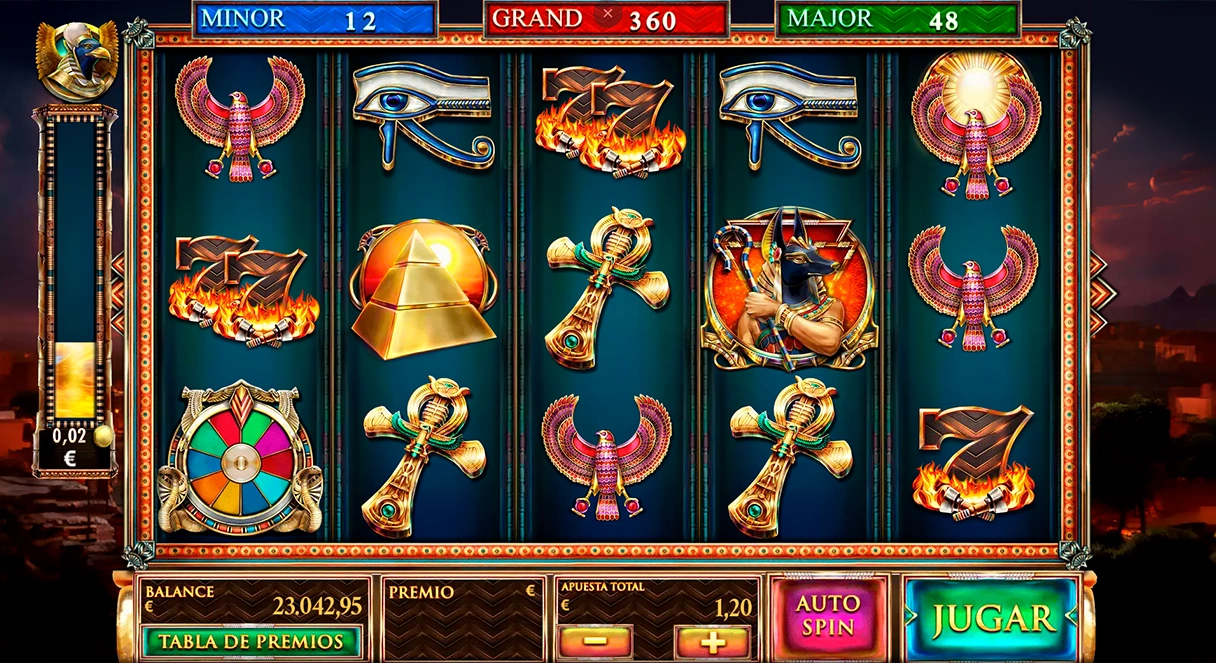This screenshot has height=663, width=1216.
Task: Activate the AUTO SPIN button
Action: point(828,615)
